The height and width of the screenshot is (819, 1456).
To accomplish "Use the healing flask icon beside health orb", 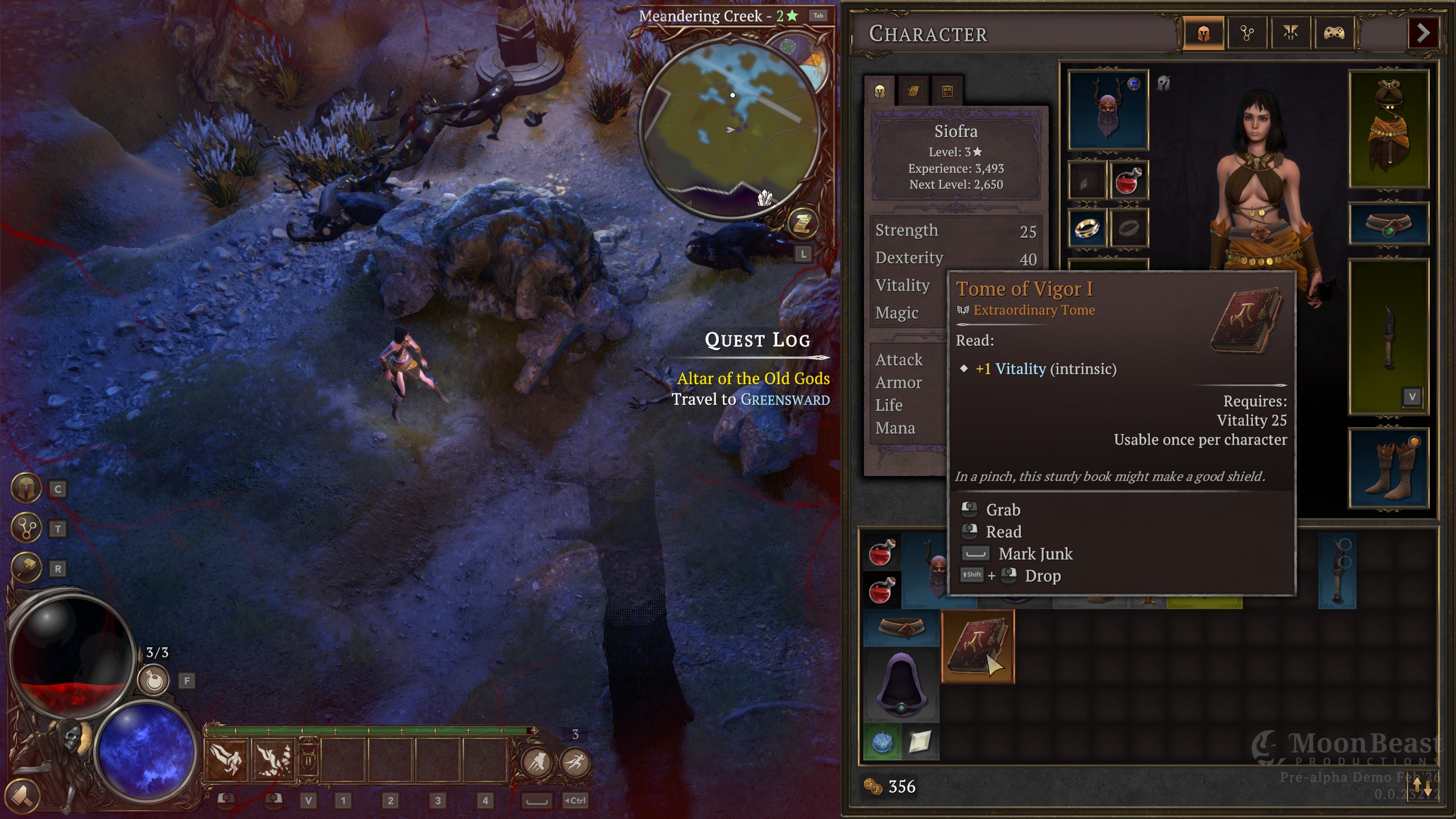I will 154,680.
